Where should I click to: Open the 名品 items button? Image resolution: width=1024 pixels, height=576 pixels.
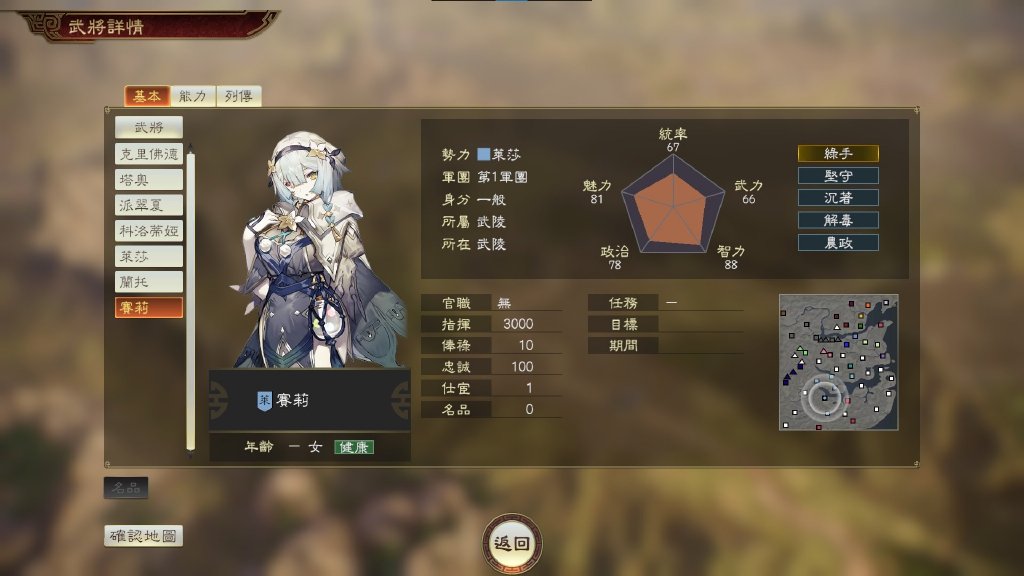click(126, 488)
